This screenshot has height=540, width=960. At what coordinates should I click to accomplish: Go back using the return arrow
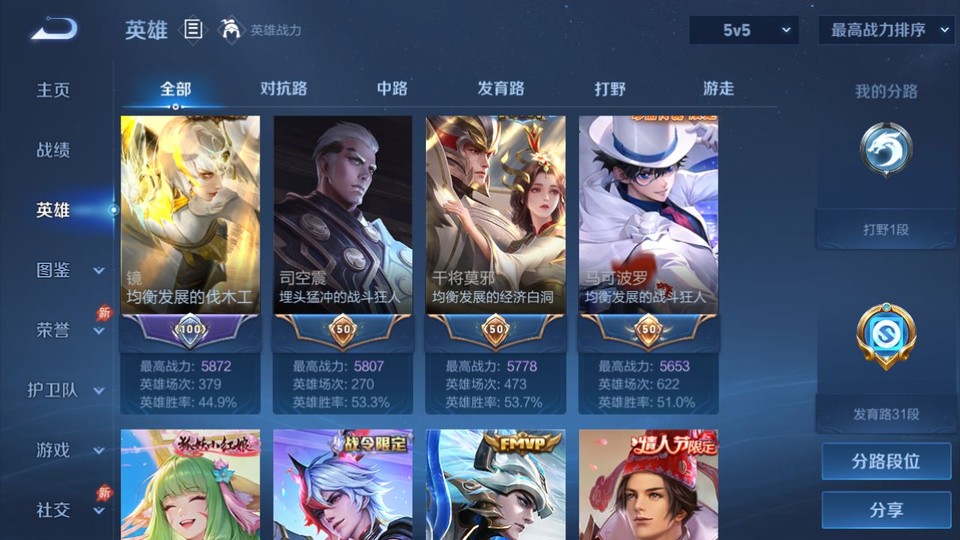click(x=54, y=29)
